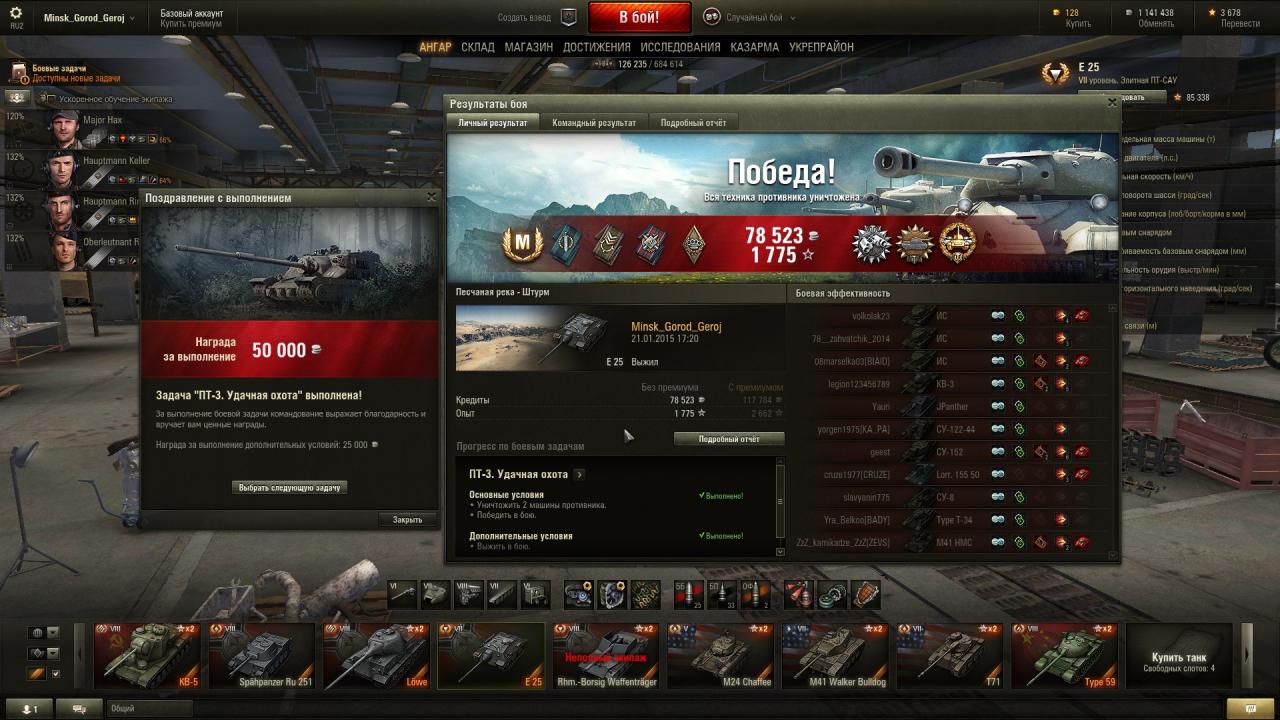1280x720 pixels.
Task: Click «Купить танк» buy slot
Action: coord(1179,655)
